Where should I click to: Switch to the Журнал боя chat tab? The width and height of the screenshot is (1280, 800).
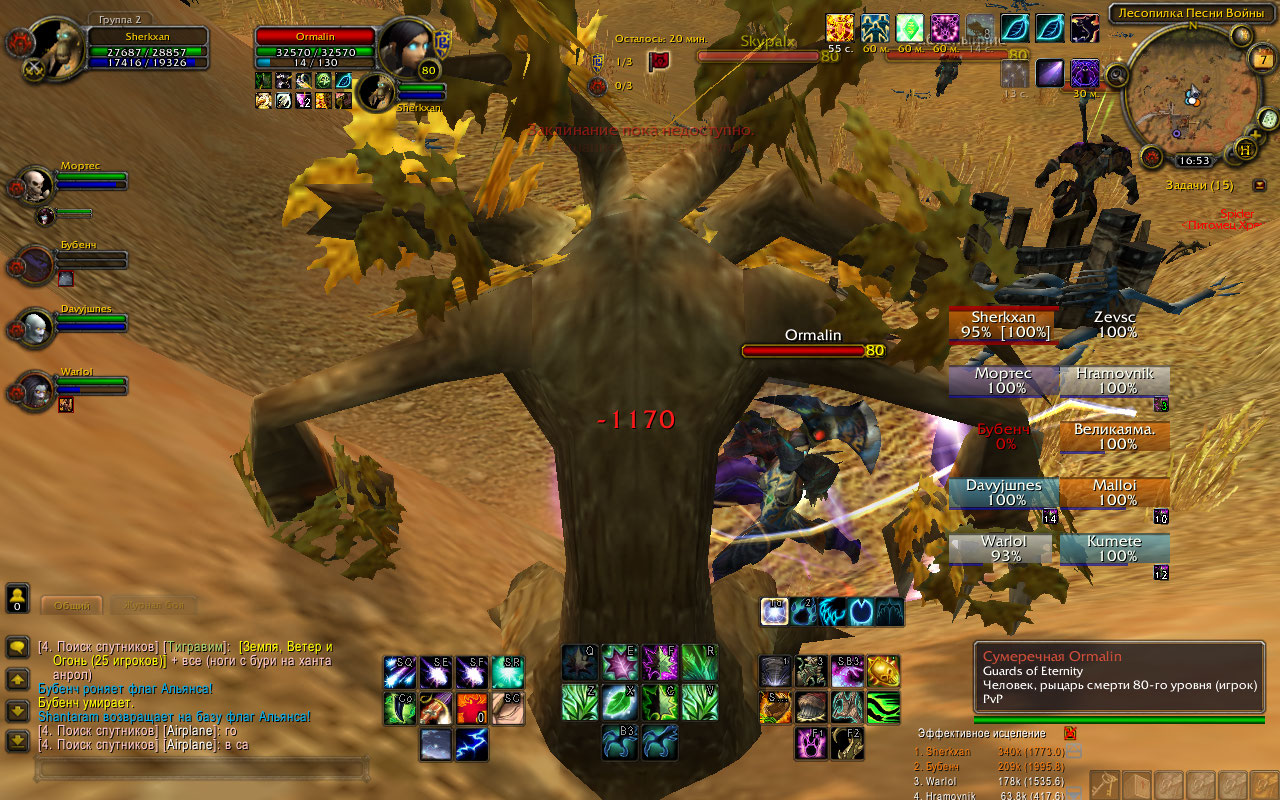tap(154, 605)
